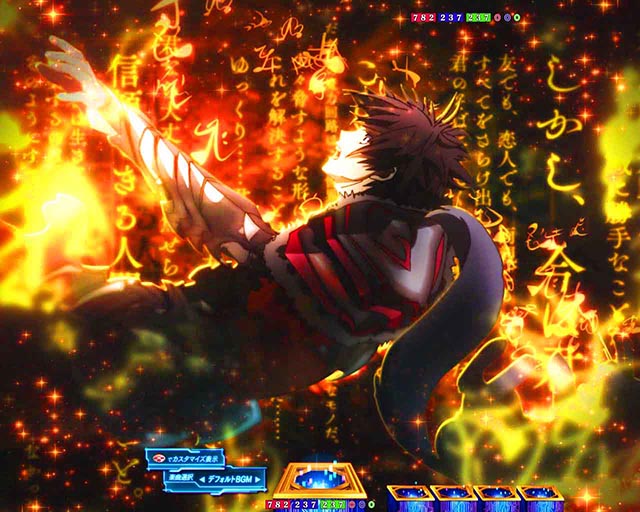Select the large glowing center hold pedestal
This screenshot has height=512, width=640.
coord(322,480)
